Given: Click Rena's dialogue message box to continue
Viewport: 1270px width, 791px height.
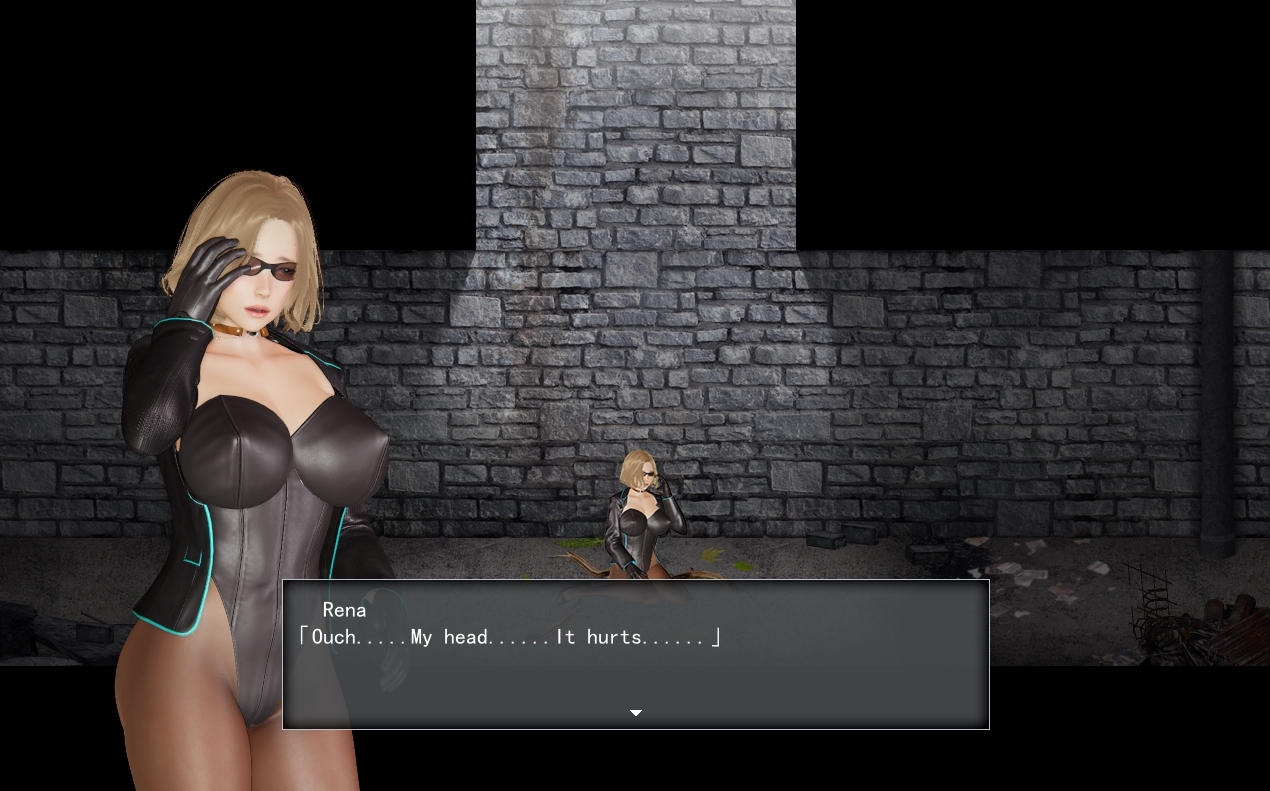Looking at the screenshot, I should pyautogui.click(x=635, y=654).
